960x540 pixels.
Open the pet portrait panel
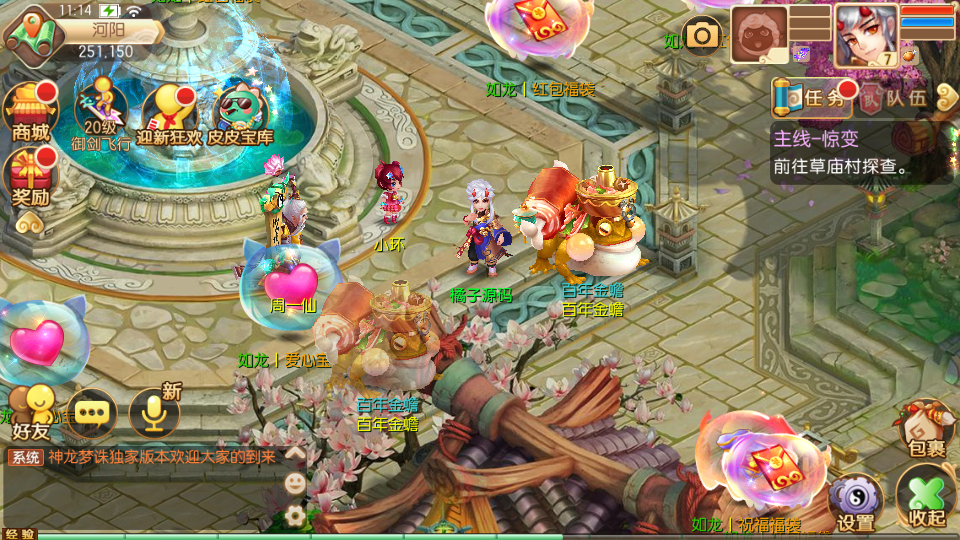click(x=760, y=35)
